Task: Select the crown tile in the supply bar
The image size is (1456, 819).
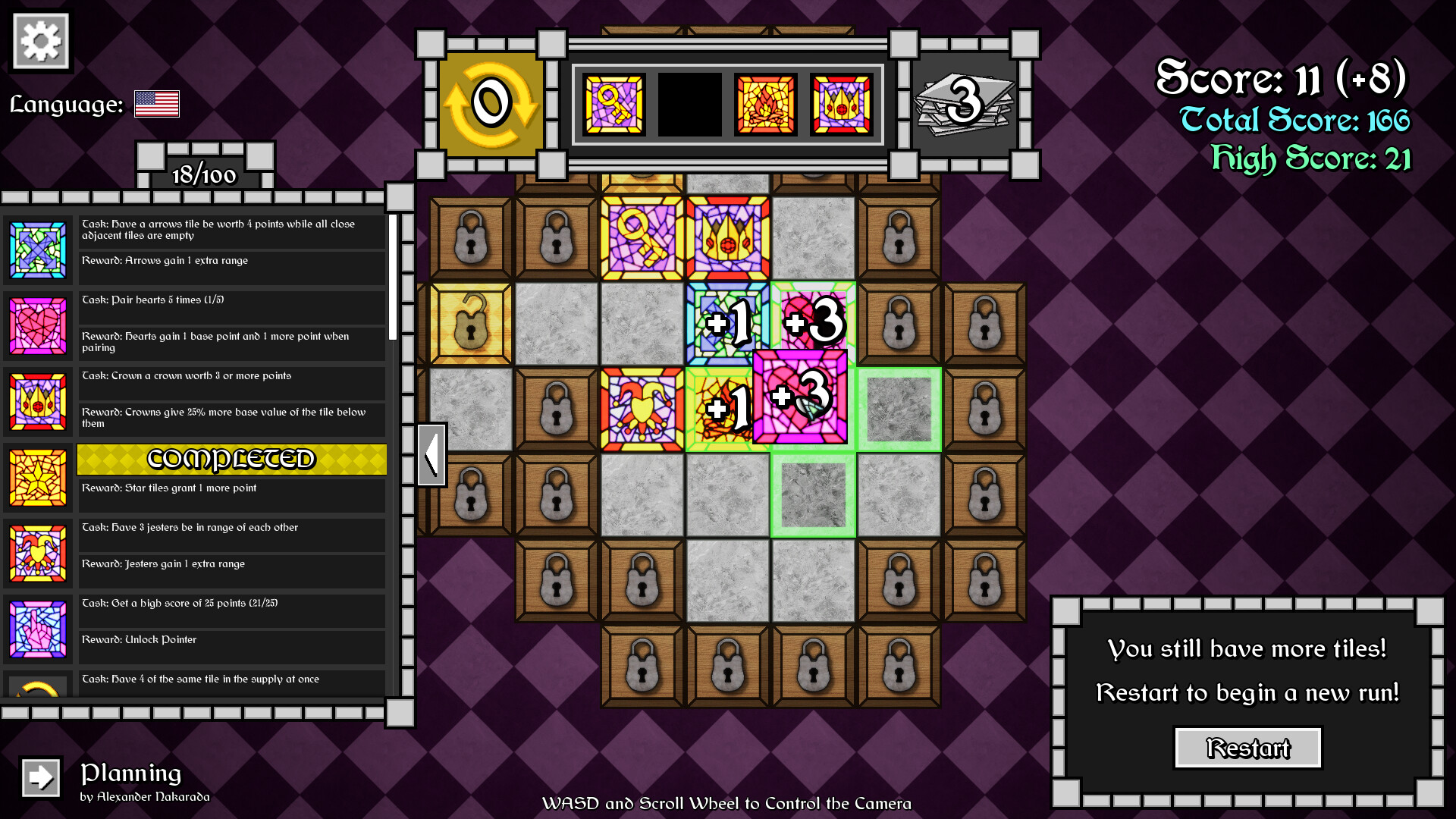Action: (x=840, y=103)
